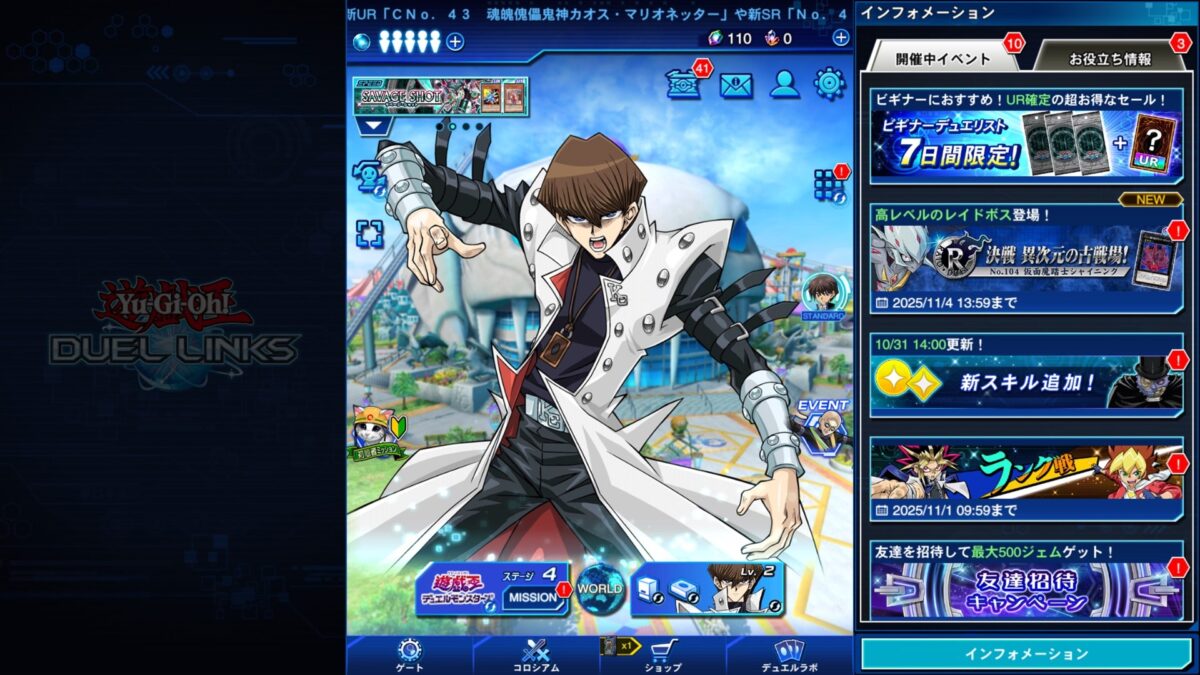Open the Duel Lab (デュエルラボ) tab
This screenshot has width=1200, height=675.
click(x=789, y=655)
